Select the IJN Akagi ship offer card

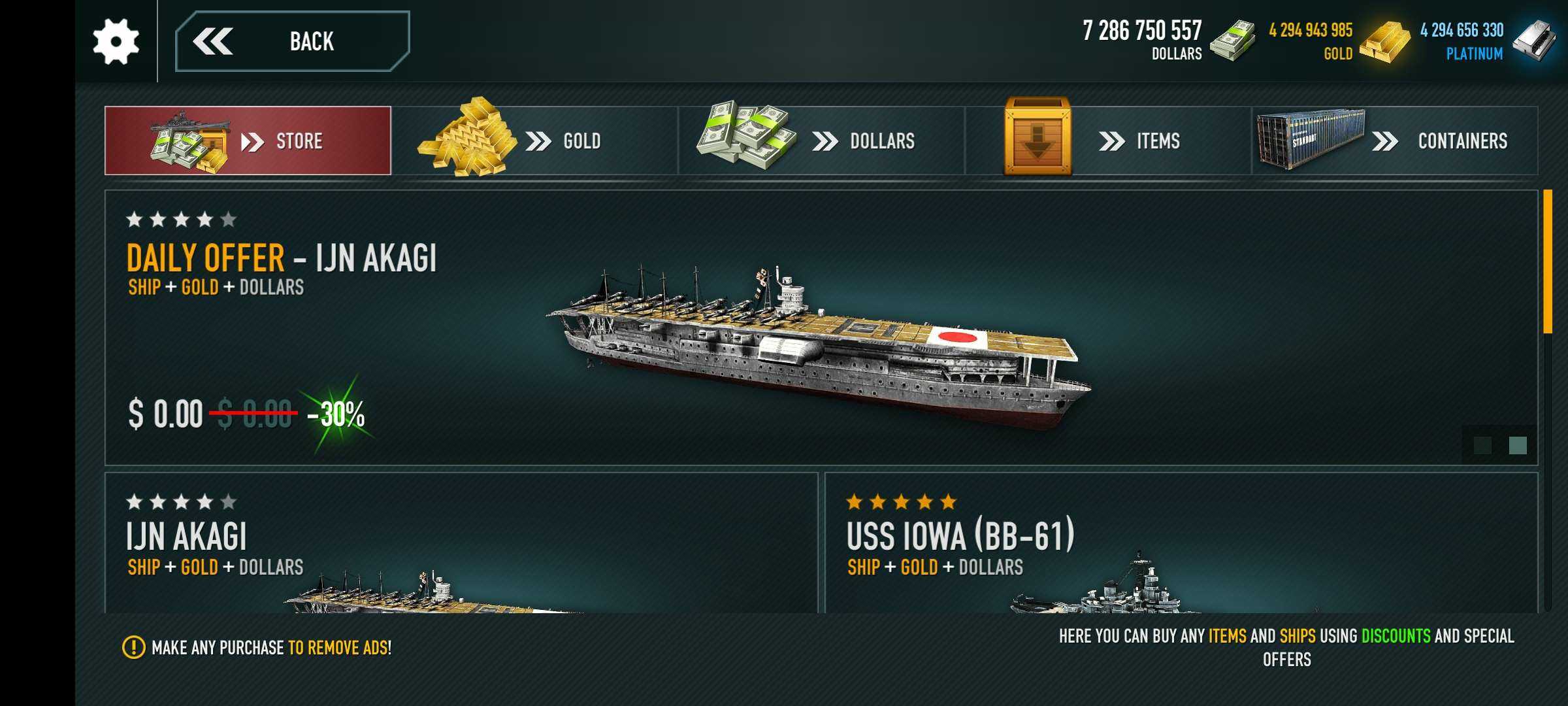click(461, 543)
